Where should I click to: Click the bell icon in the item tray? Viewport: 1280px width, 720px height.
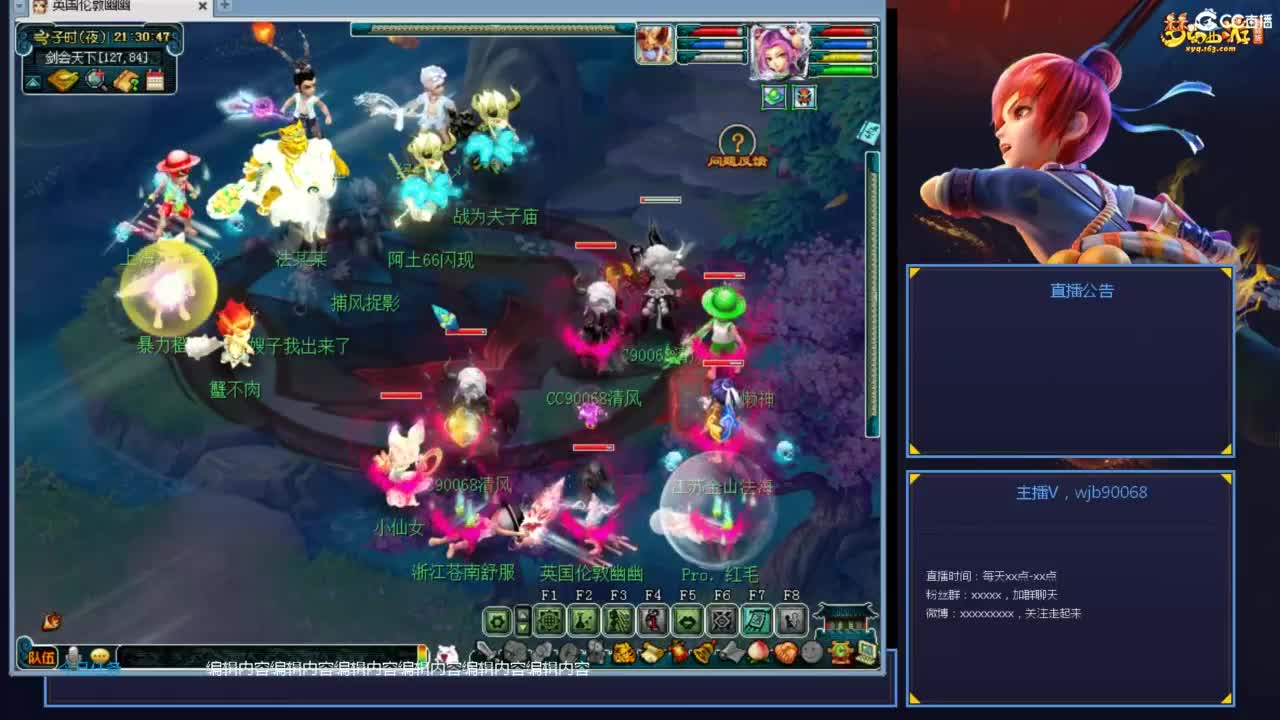click(x=703, y=650)
